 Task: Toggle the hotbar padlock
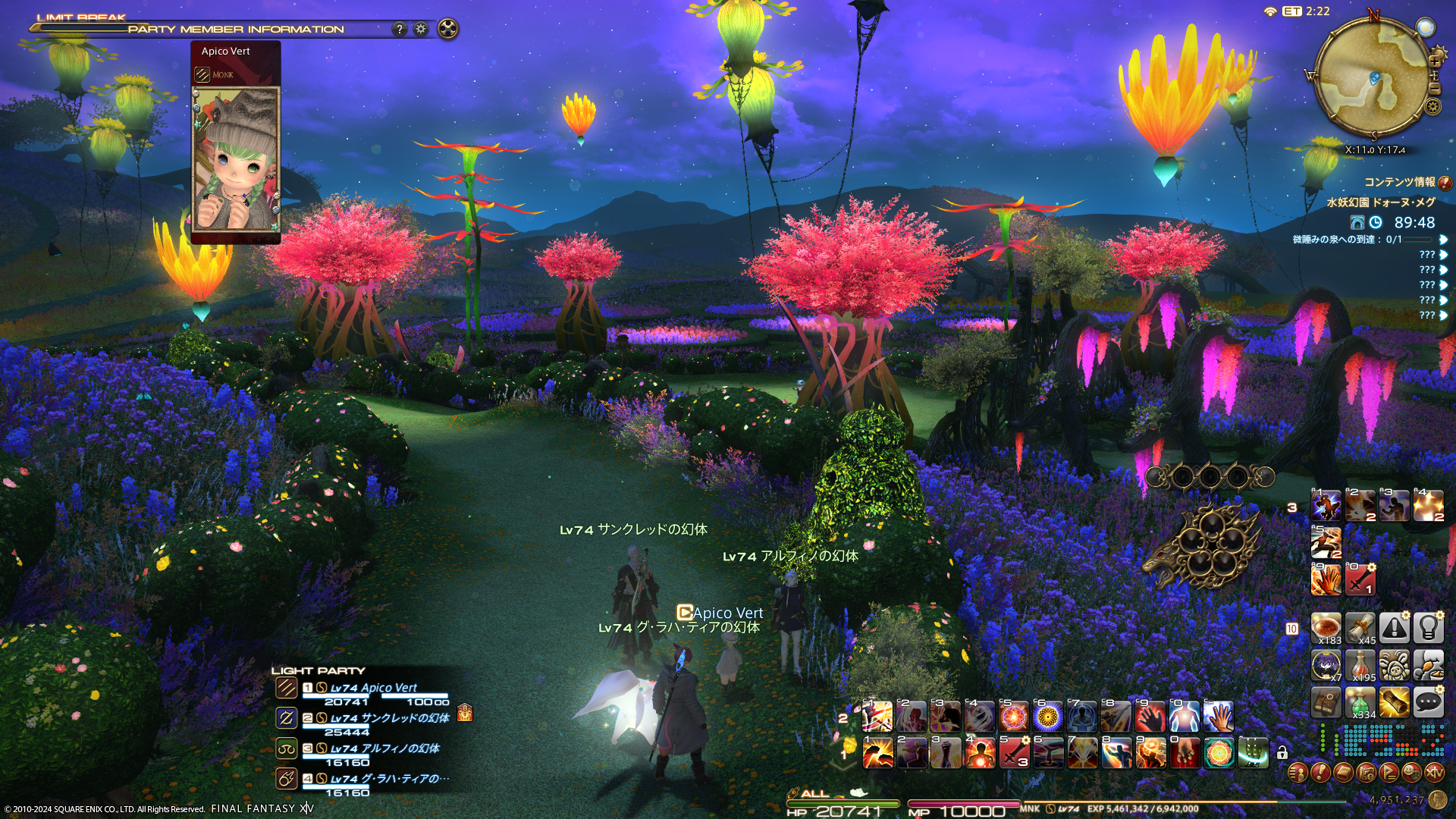pyautogui.click(x=1282, y=752)
